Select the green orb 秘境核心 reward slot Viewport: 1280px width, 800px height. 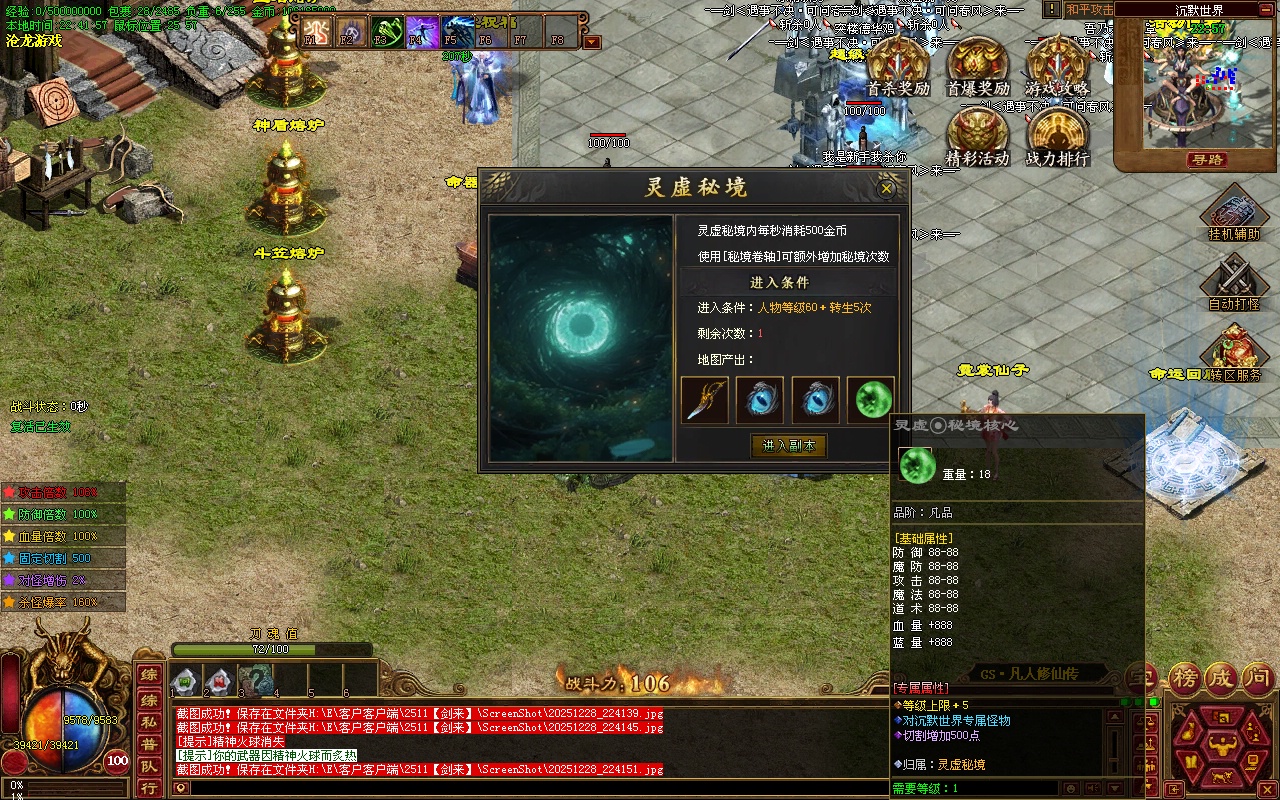pyautogui.click(x=870, y=400)
